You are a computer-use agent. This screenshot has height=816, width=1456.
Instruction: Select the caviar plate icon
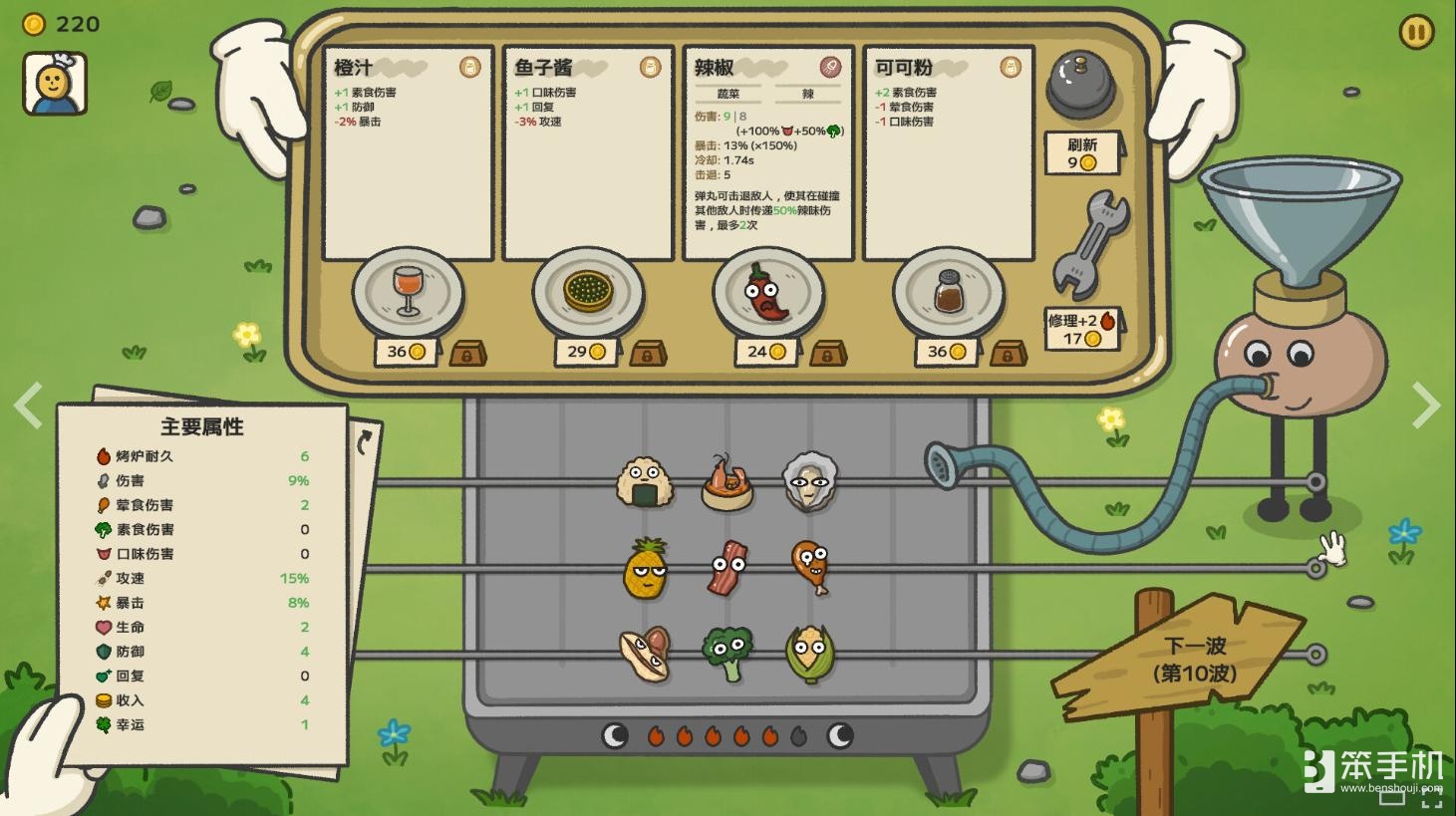tap(588, 292)
